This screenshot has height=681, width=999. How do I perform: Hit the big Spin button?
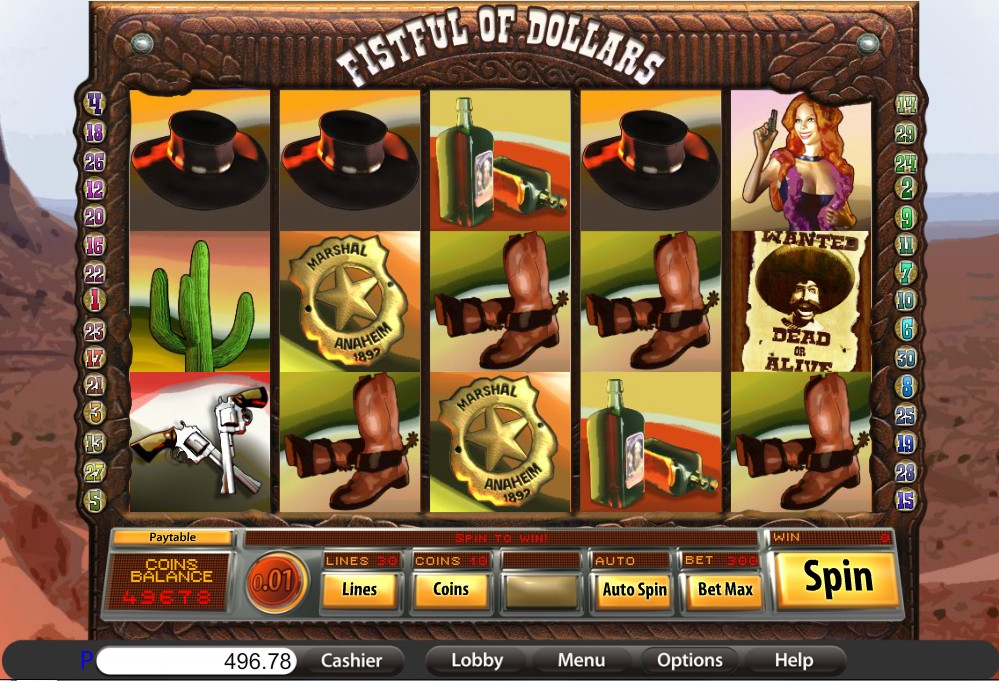click(838, 580)
